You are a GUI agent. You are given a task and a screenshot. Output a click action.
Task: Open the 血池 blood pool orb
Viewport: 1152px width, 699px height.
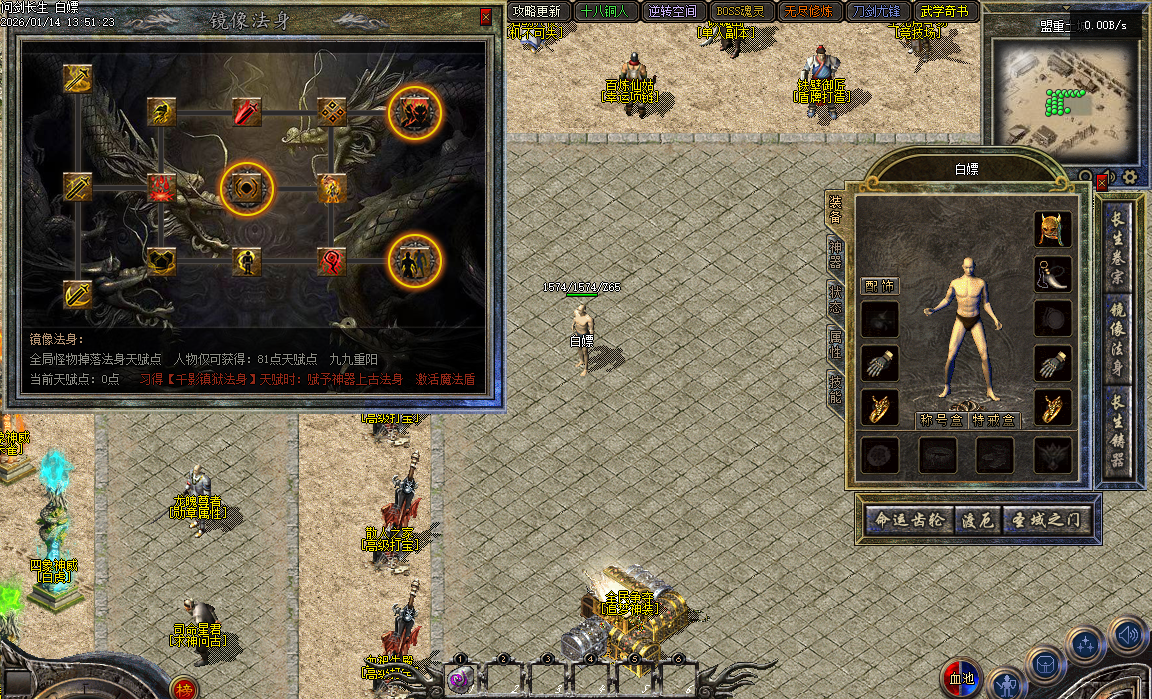(962, 679)
